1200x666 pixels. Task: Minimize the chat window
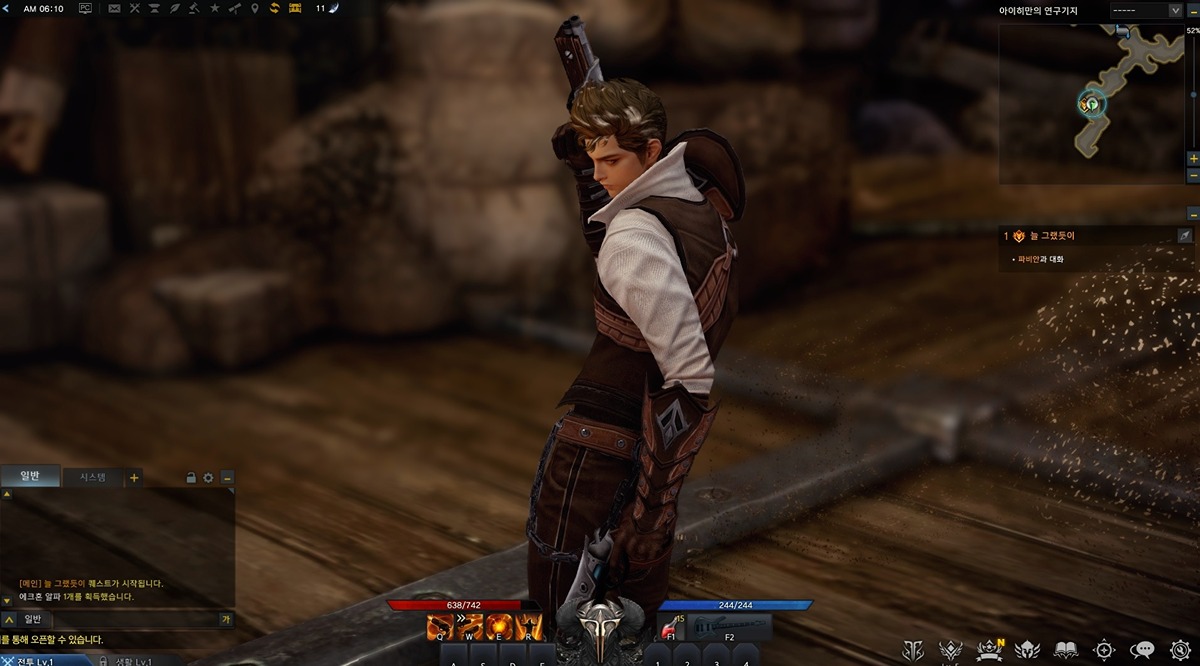point(227,478)
